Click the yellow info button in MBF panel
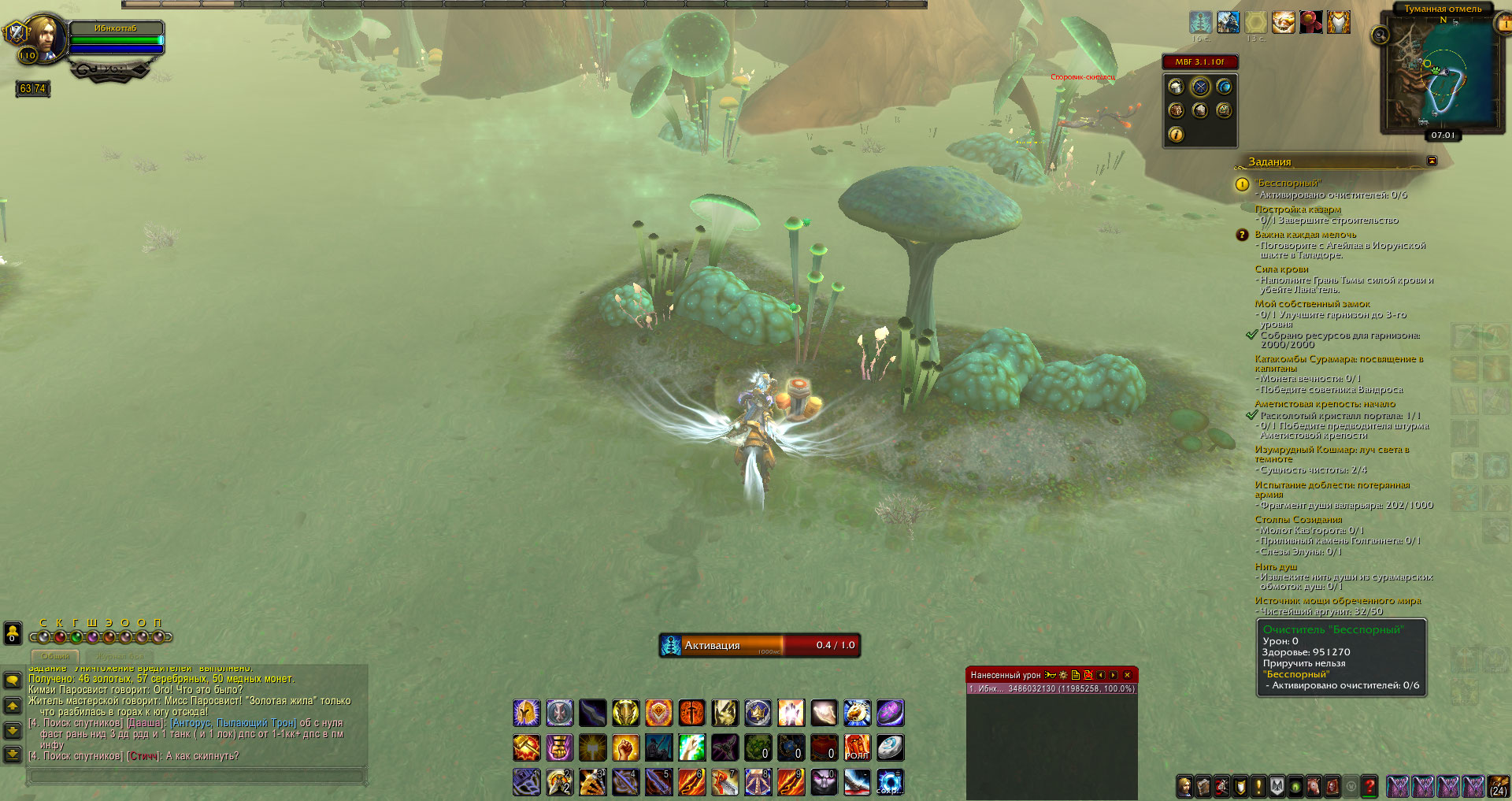The width and height of the screenshot is (1512, 801). [1176, 135]
